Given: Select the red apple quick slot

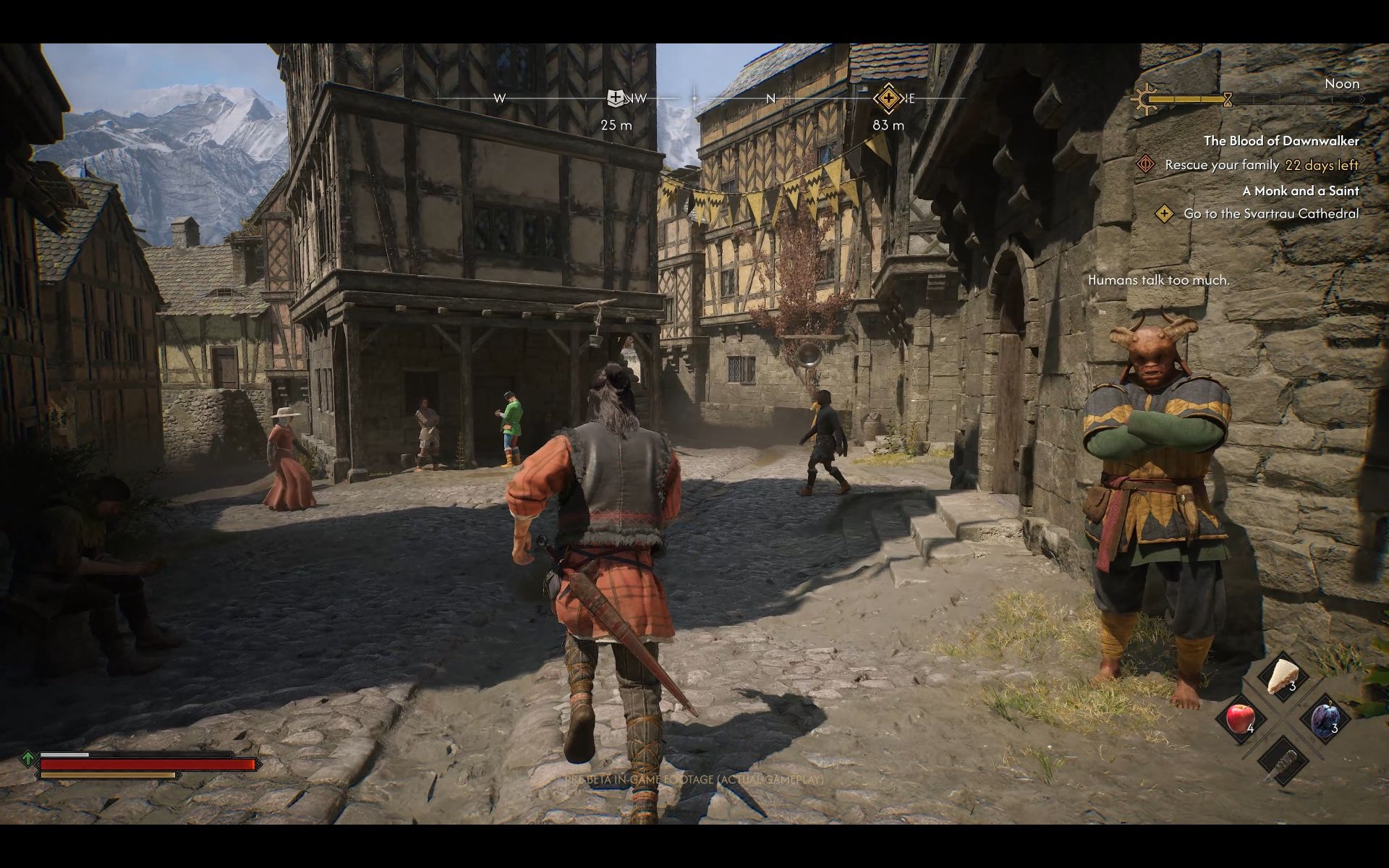Looking at the screenshot, I should [1240, 718].
